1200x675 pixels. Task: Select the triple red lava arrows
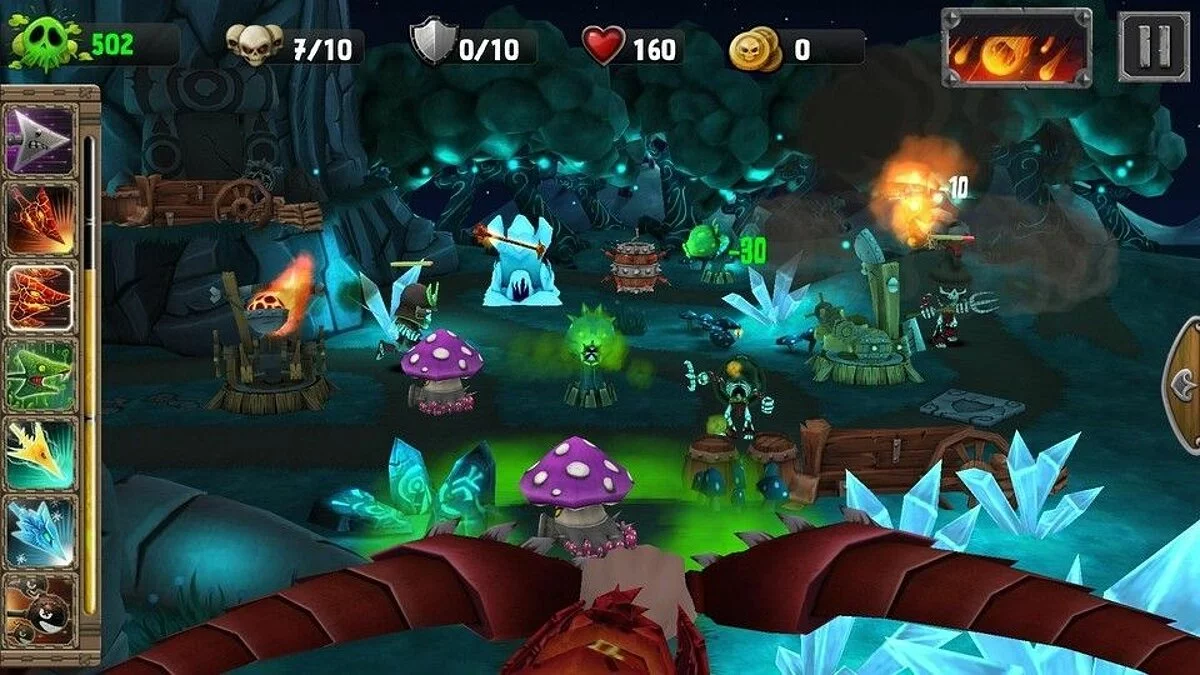click(x=41, y=297)
